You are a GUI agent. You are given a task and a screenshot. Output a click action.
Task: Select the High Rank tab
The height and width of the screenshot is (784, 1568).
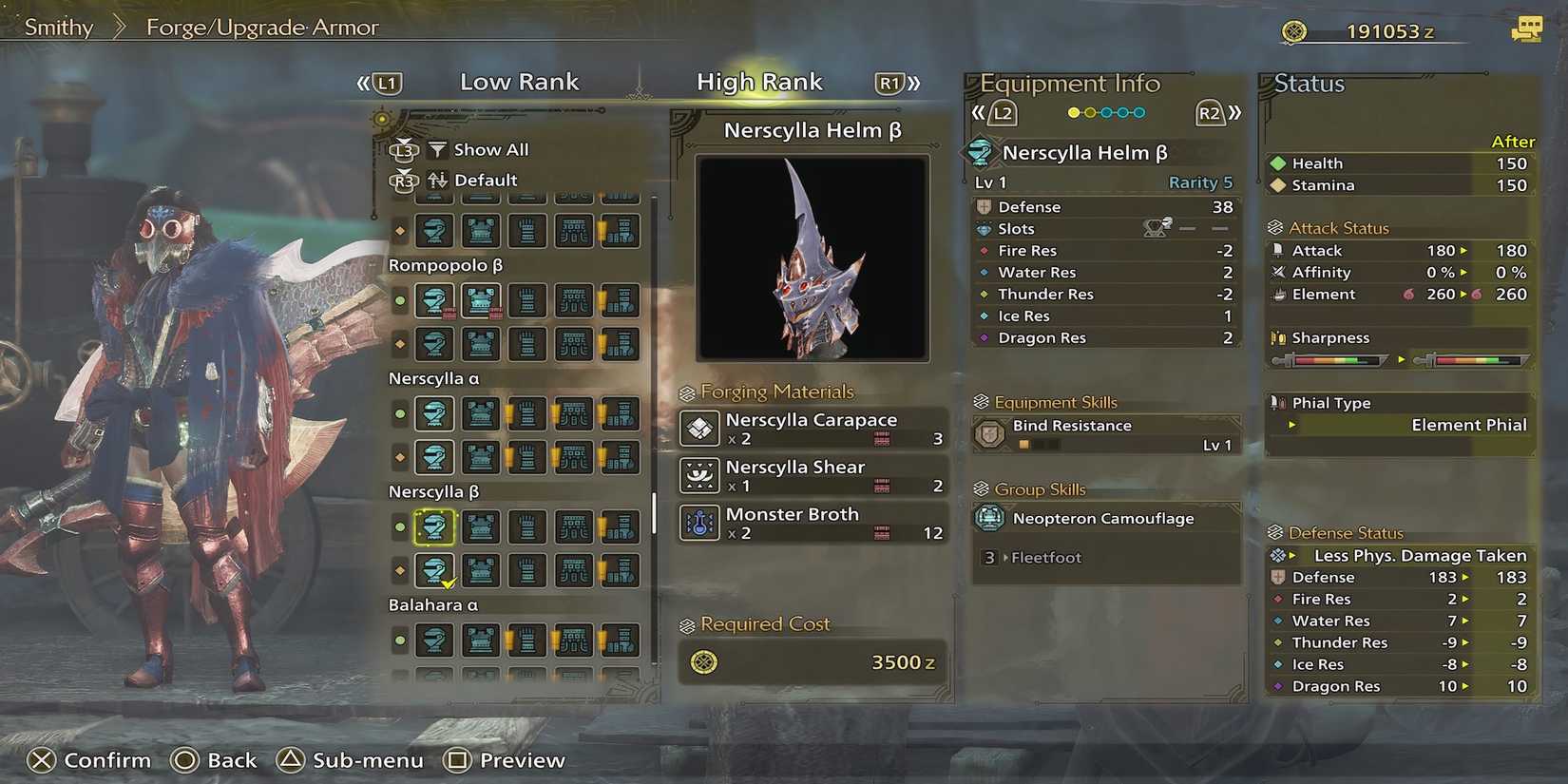(759, 82)
